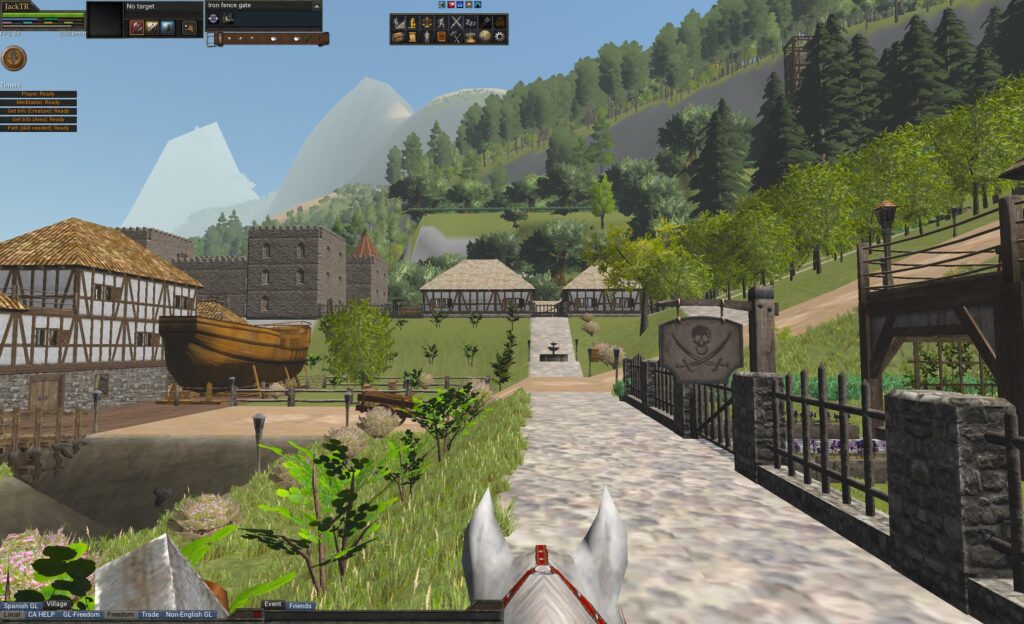The image size is (1024, 624).
Task: Open the Trade chat tab
Action: [150, 615]
